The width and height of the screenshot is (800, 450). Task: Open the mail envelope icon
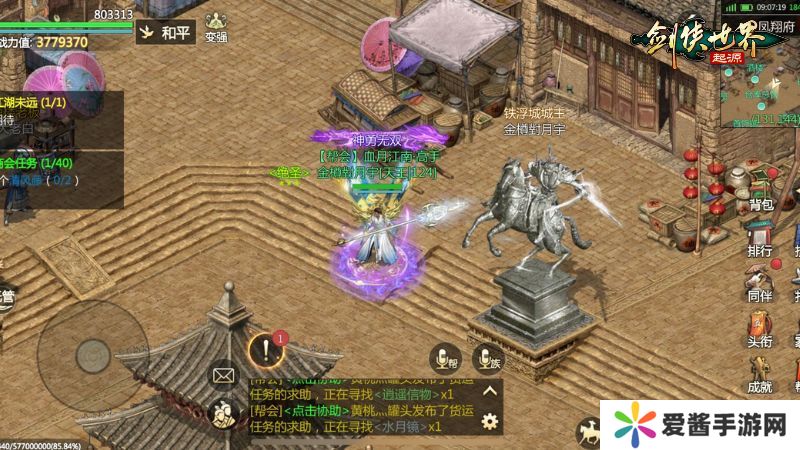pos(223,375)
